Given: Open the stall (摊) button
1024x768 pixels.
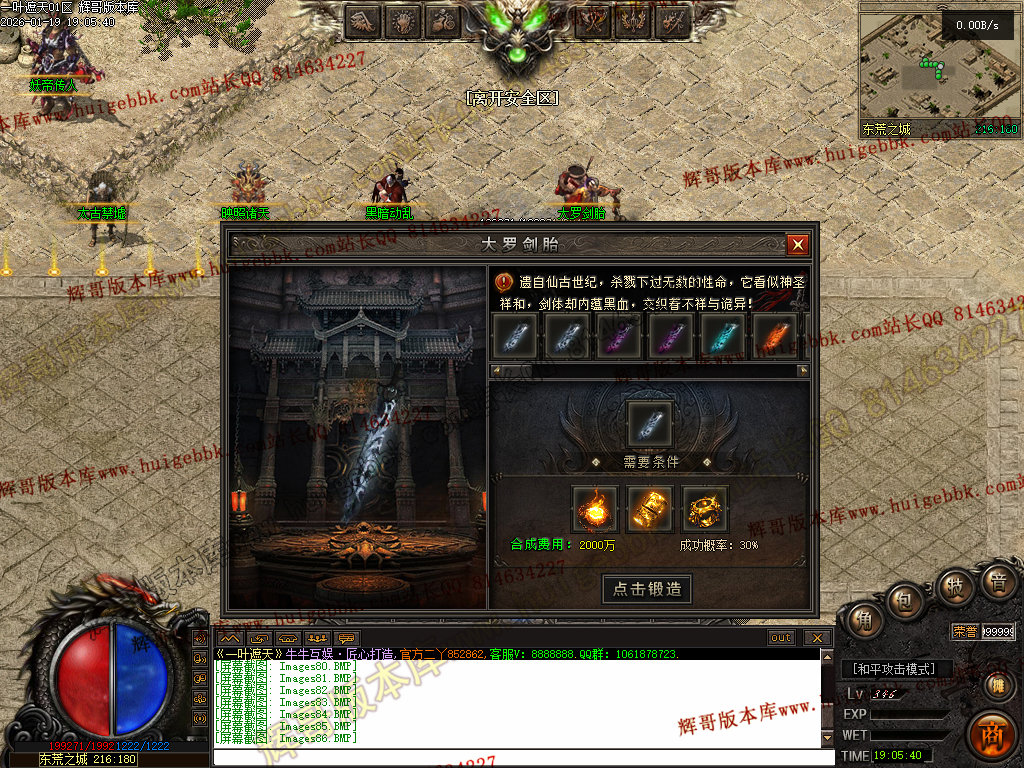Looking at the screenshot, I should 997,686.
